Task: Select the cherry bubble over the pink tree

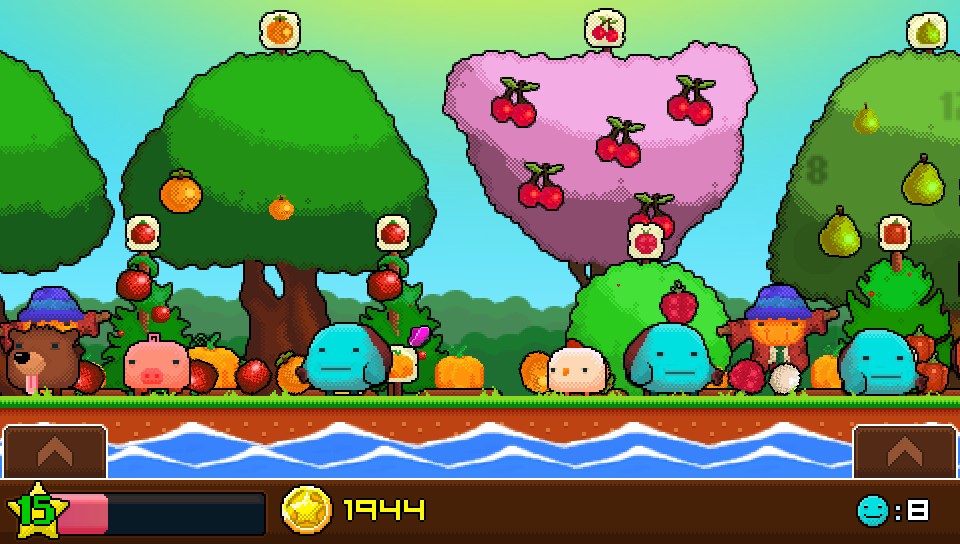Action: [x=605, y=29]
